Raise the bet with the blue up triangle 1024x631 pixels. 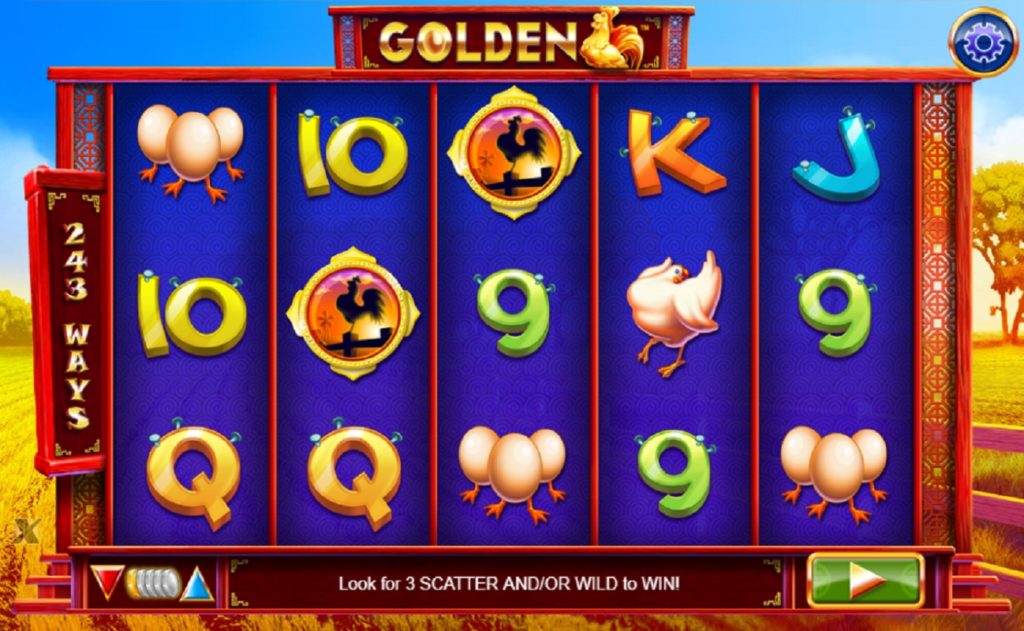tap(198, 583)
